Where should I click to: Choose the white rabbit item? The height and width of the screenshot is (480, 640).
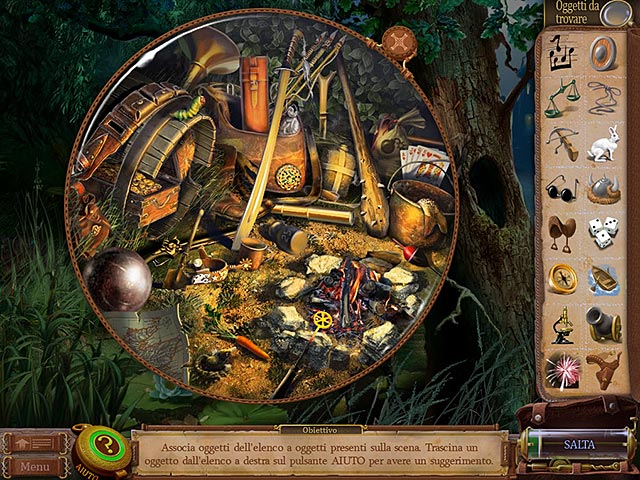pos(603,144)
